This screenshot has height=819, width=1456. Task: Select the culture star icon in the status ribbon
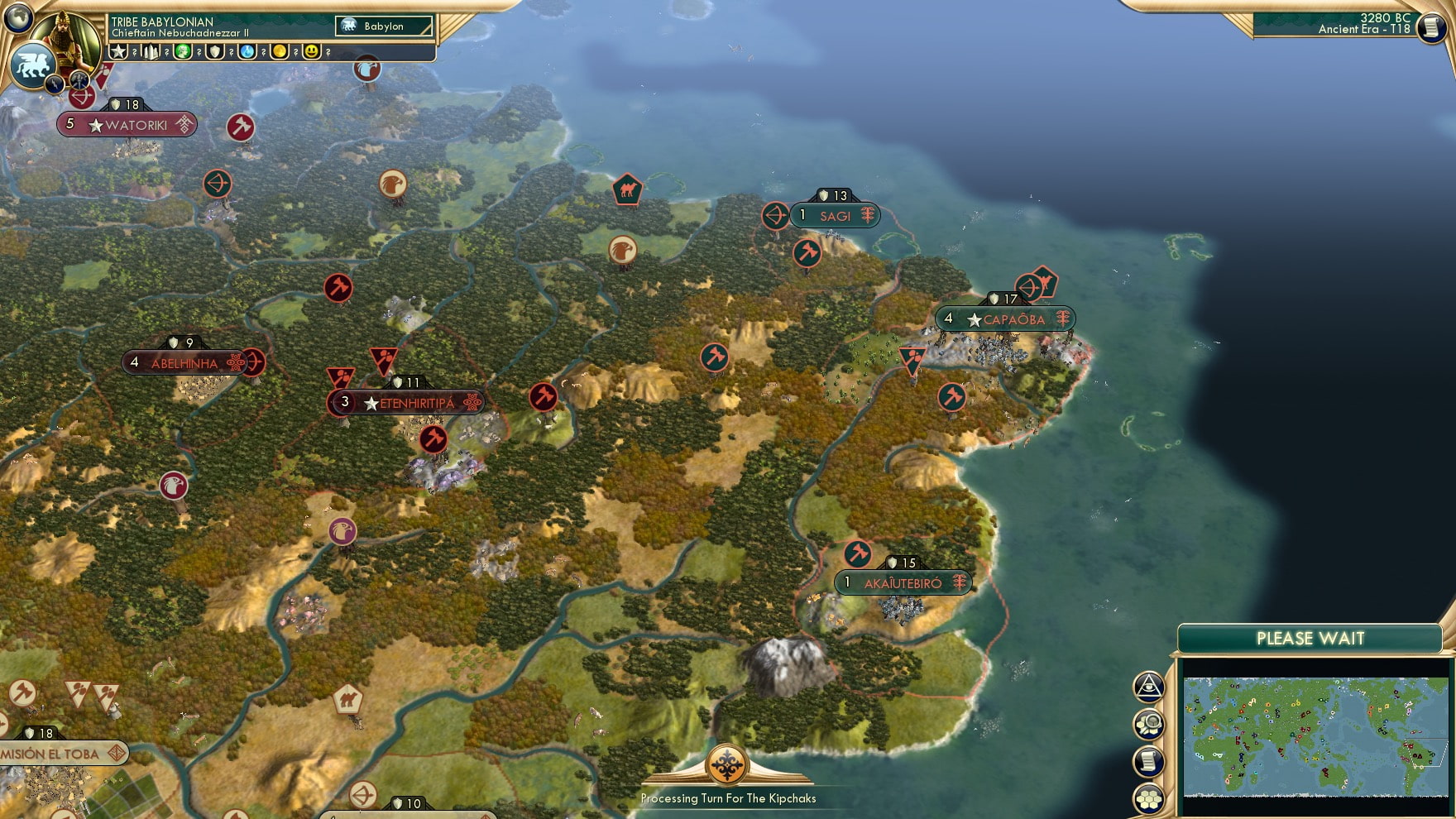[120, 51]
